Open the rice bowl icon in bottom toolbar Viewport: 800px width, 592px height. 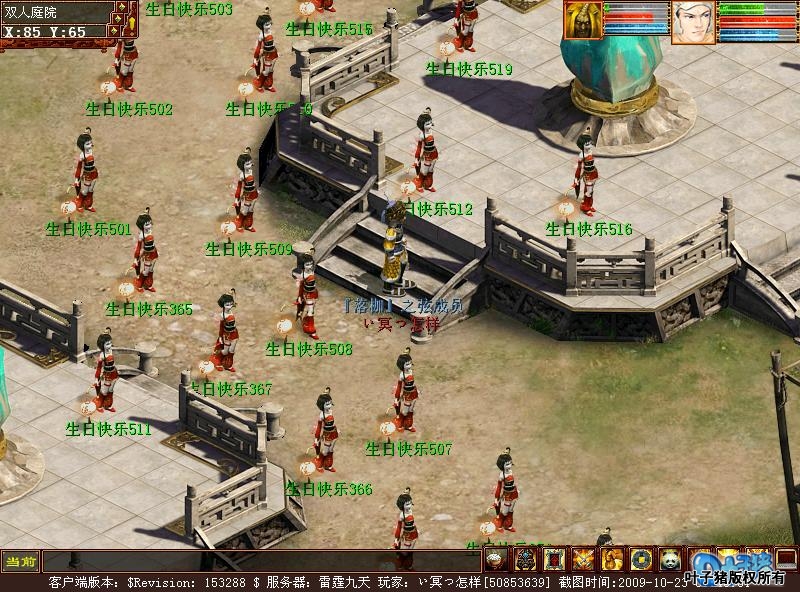click(498, 560)
